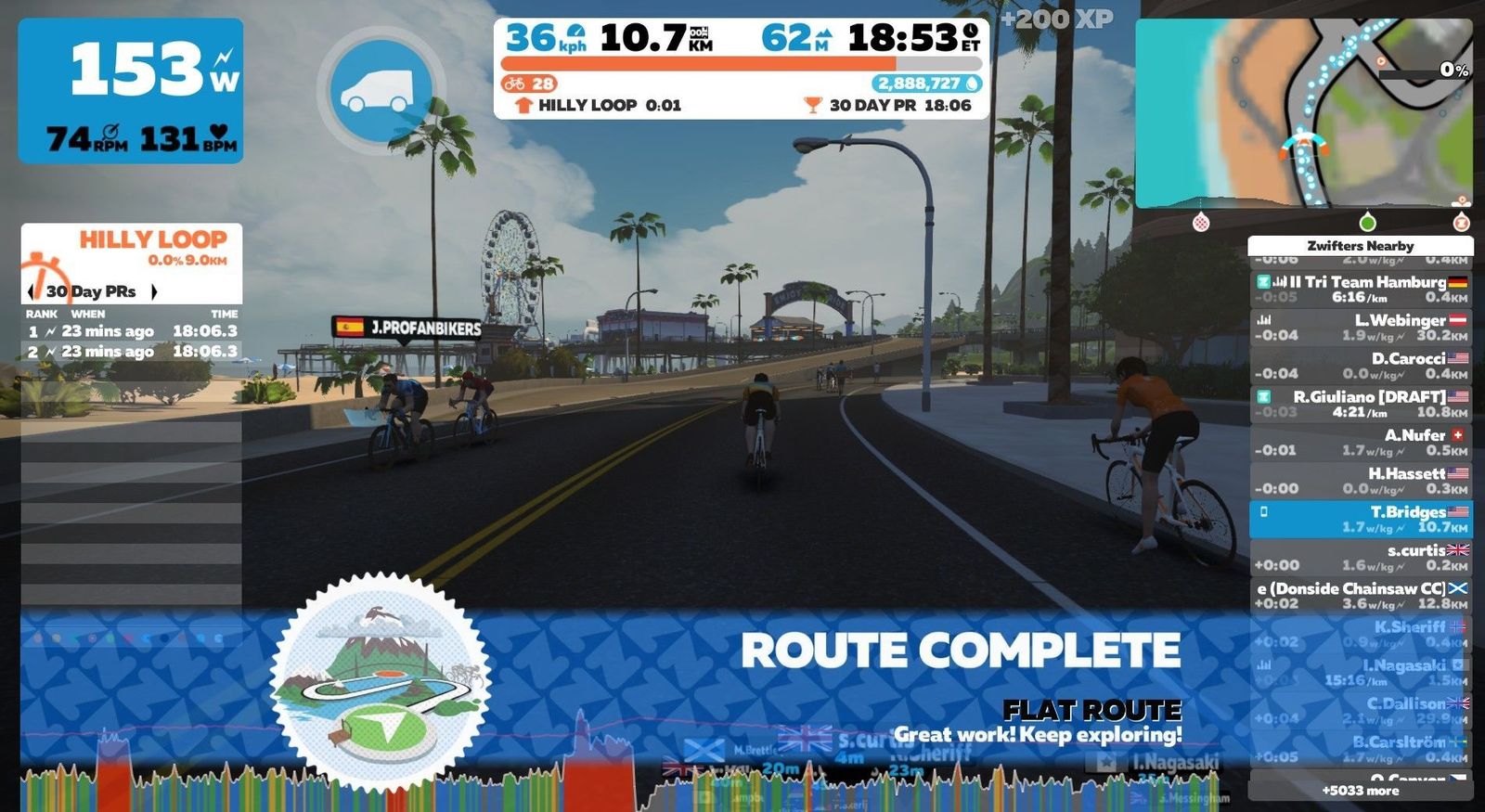Select rider L.Webinger in Zwifters Nearby
Viewport: 1485px width, 812px height.
1361,328
